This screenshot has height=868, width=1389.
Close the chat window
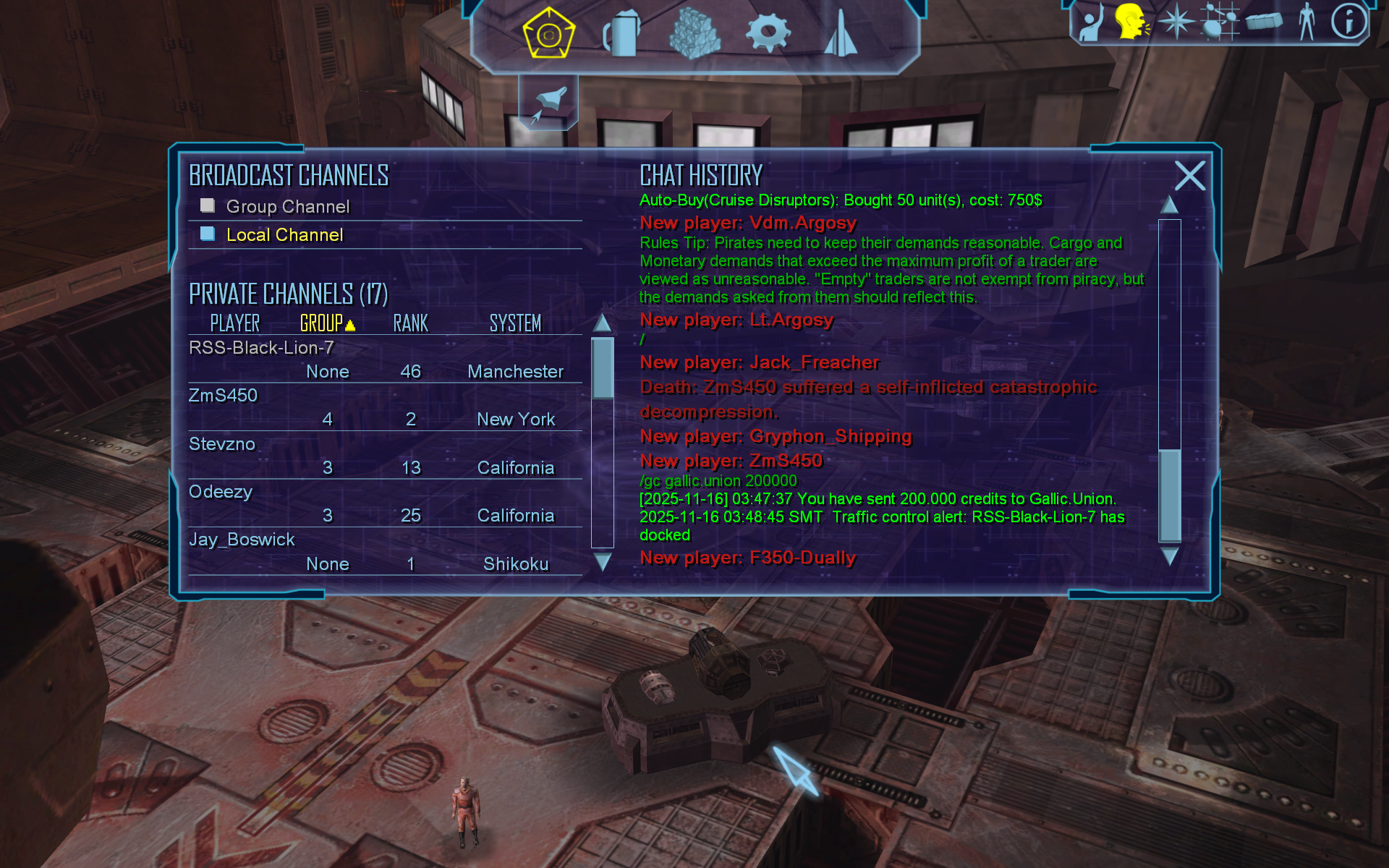1190,176
